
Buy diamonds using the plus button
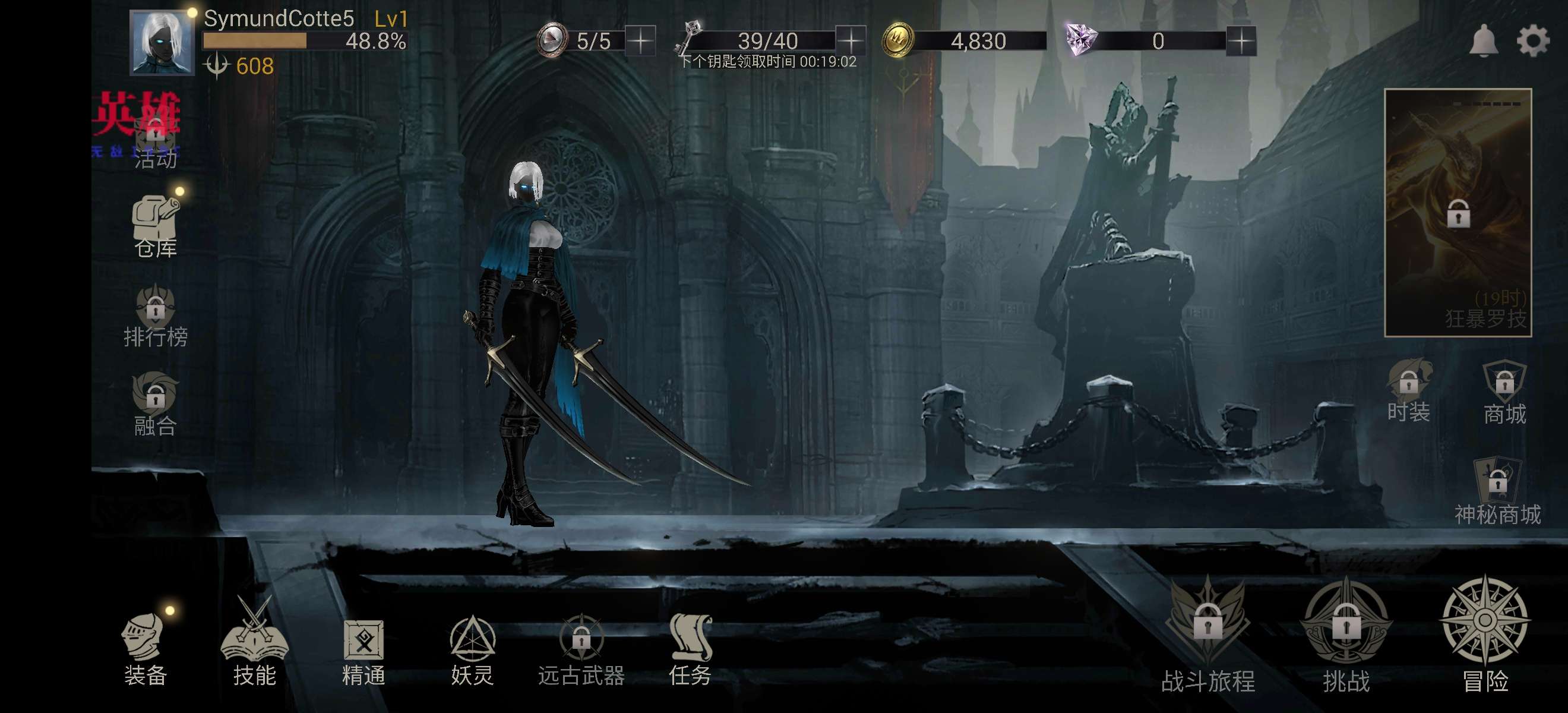[1241, 41]
